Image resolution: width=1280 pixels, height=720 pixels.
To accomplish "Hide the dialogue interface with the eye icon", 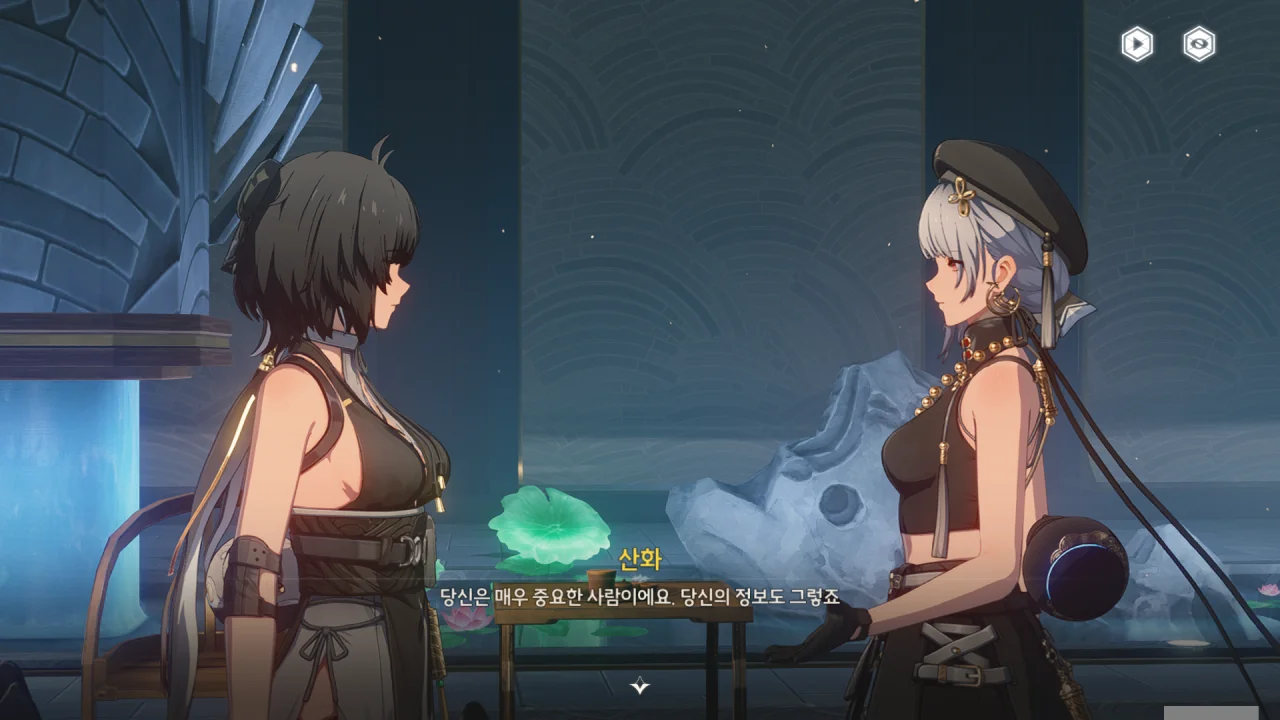I will 1199,44.
